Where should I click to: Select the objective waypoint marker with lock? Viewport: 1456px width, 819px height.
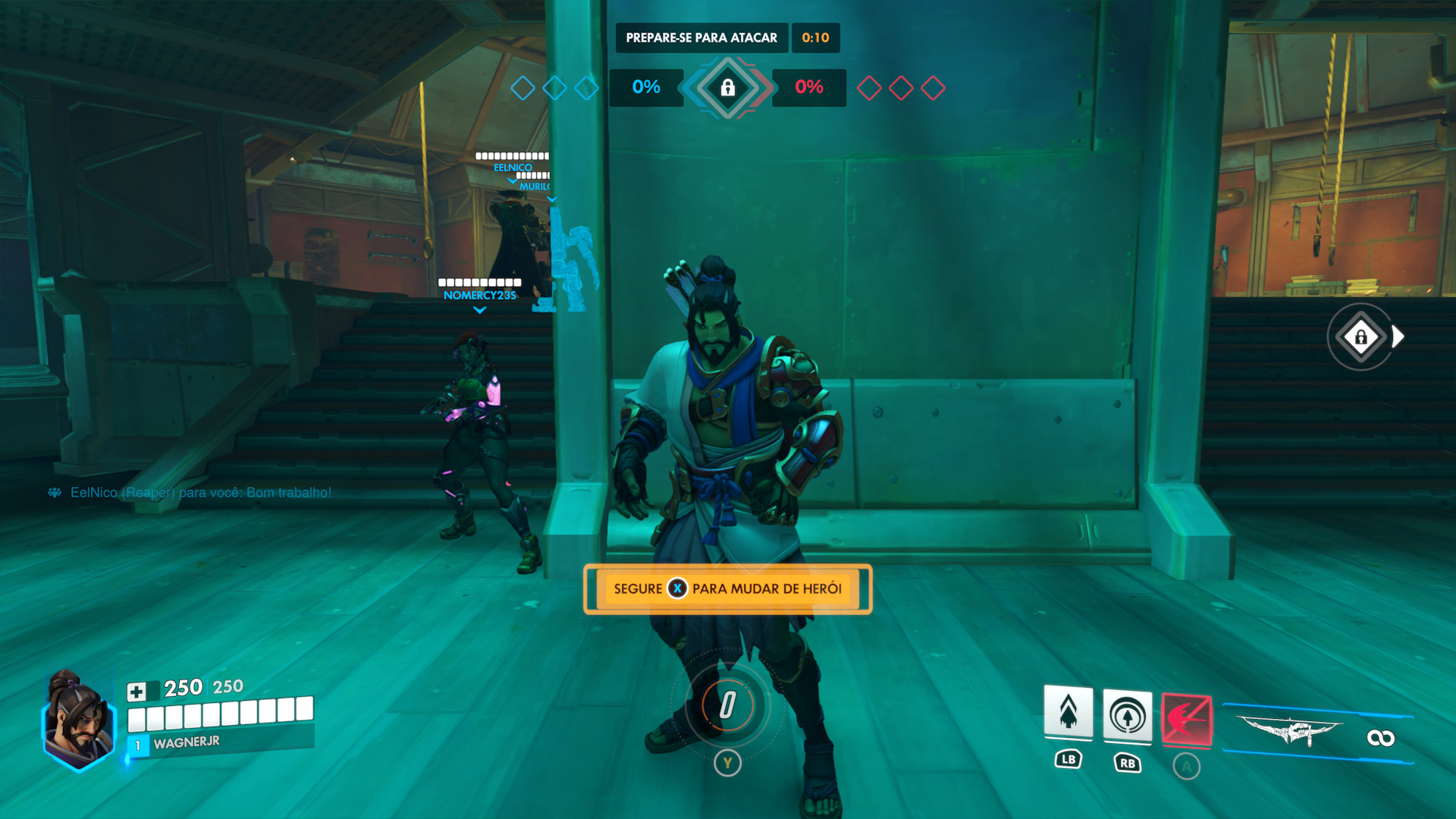[x=1361, y=337]
